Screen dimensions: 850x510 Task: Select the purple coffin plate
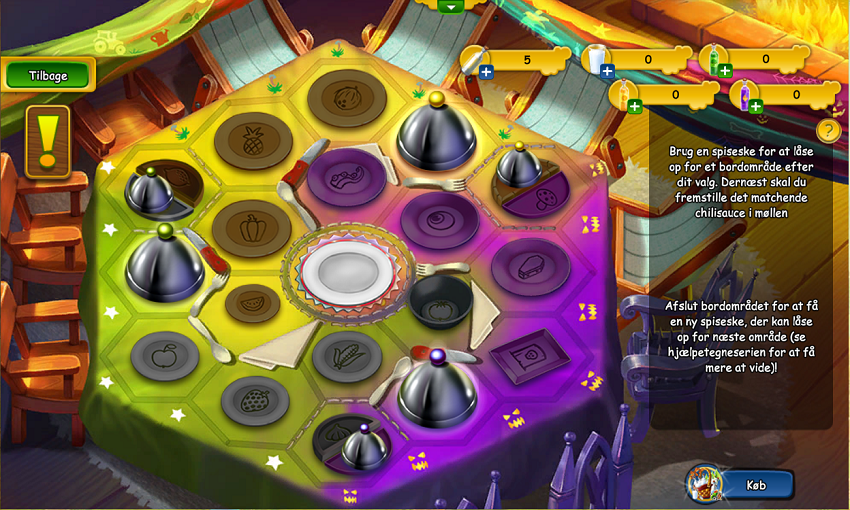[x=530, y=266]
